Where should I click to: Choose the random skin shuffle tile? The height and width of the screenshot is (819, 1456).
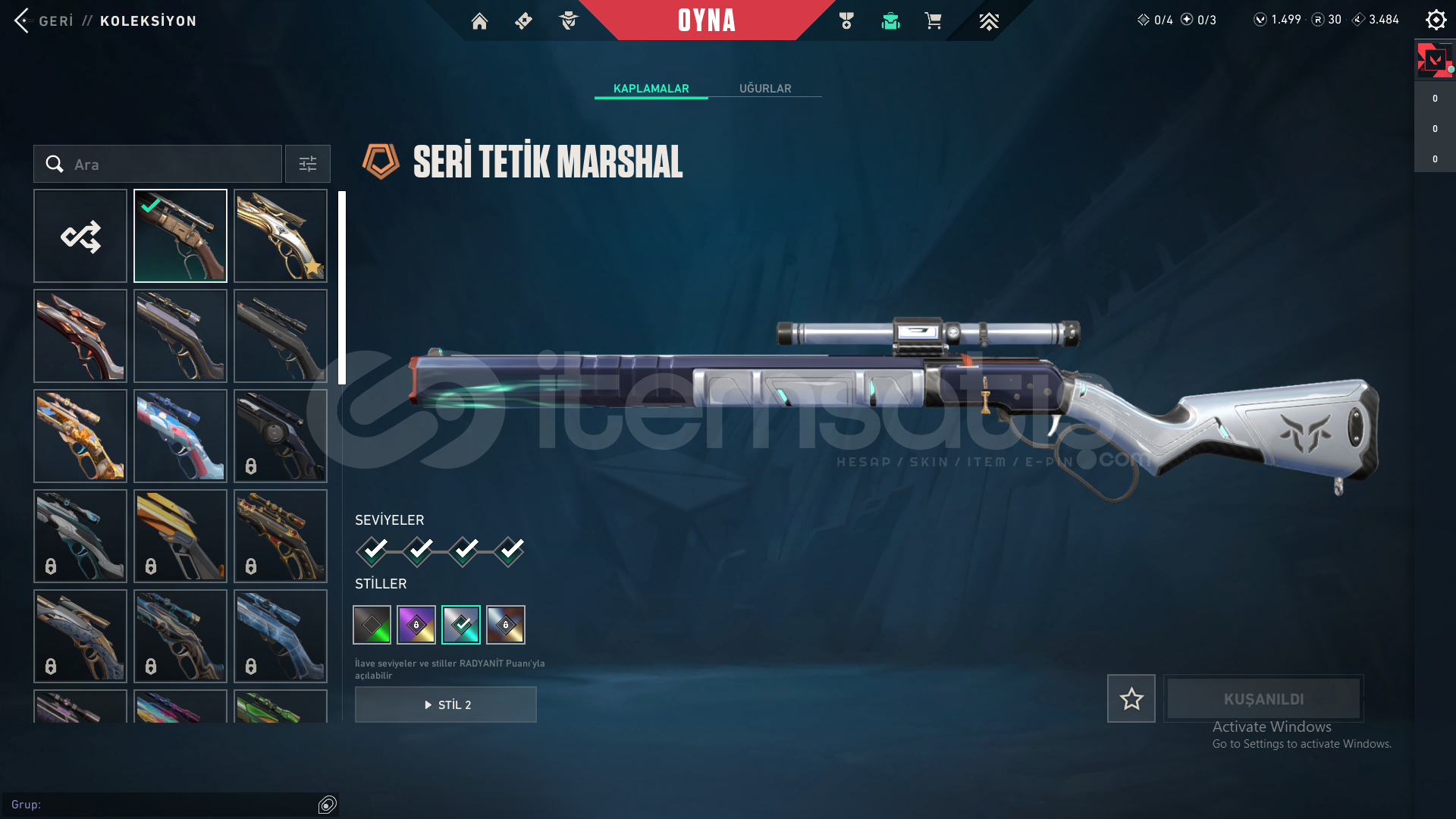[x=80, y=236]
